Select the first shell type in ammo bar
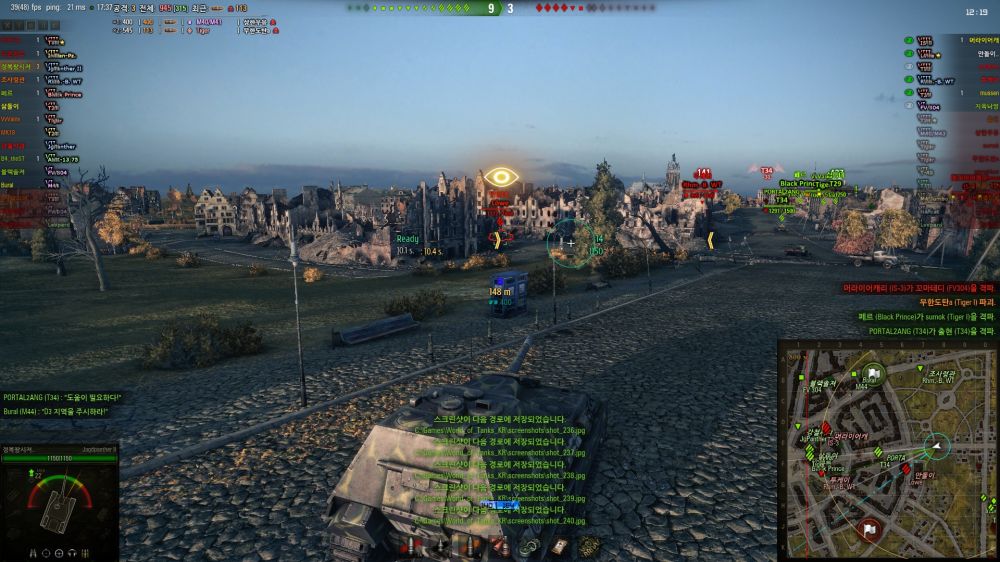1000x562 pixels. (408, 546)
